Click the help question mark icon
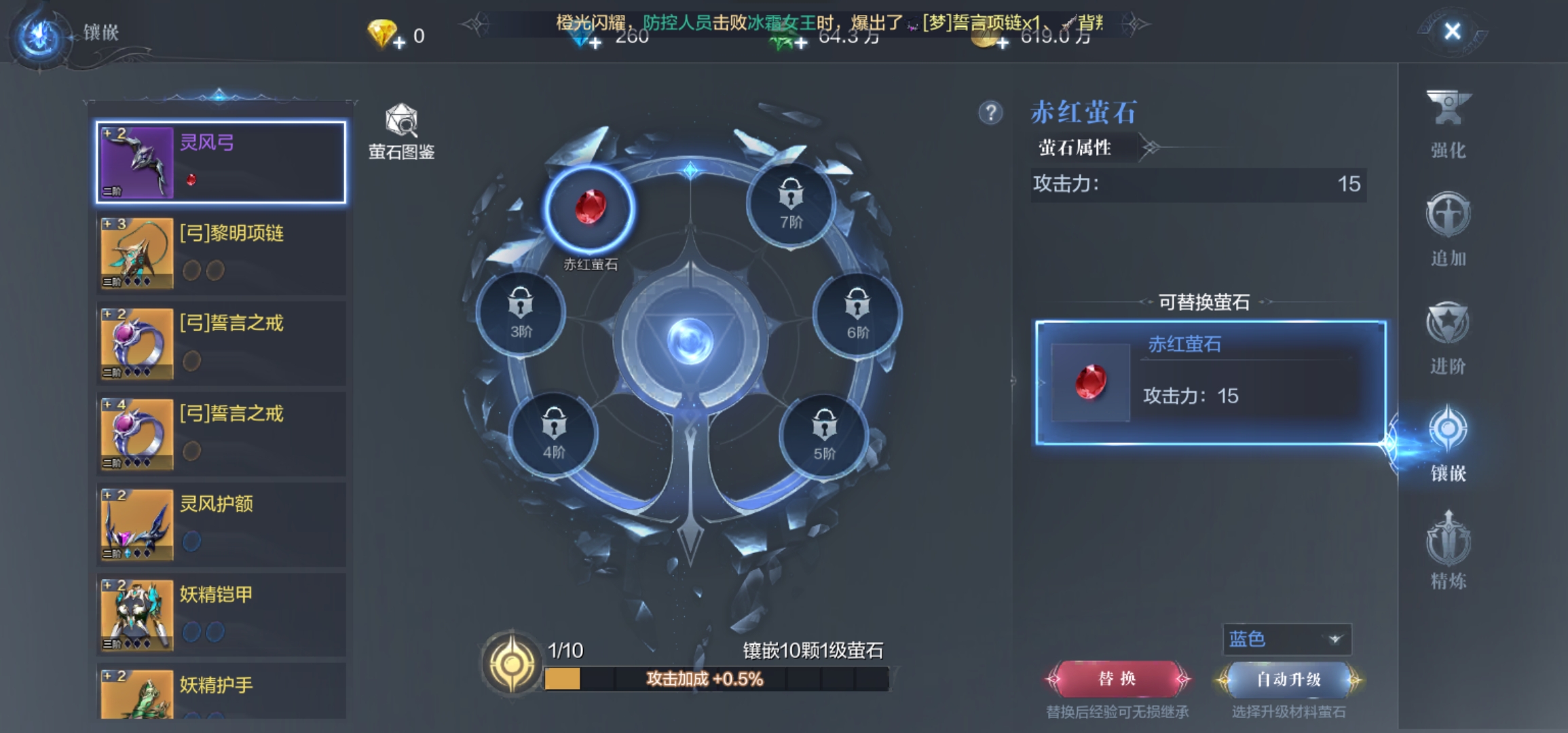 coord(992,113)
